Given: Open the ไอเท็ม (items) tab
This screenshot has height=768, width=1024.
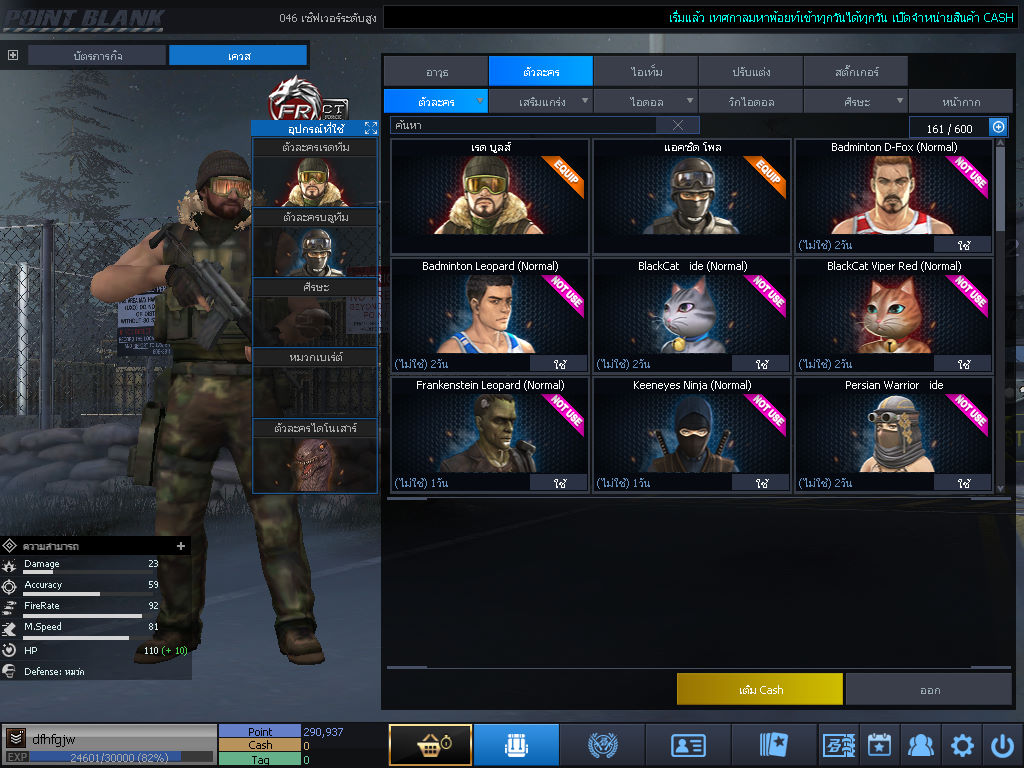Looking at the screenshot, I should click(x=646, y=72).
